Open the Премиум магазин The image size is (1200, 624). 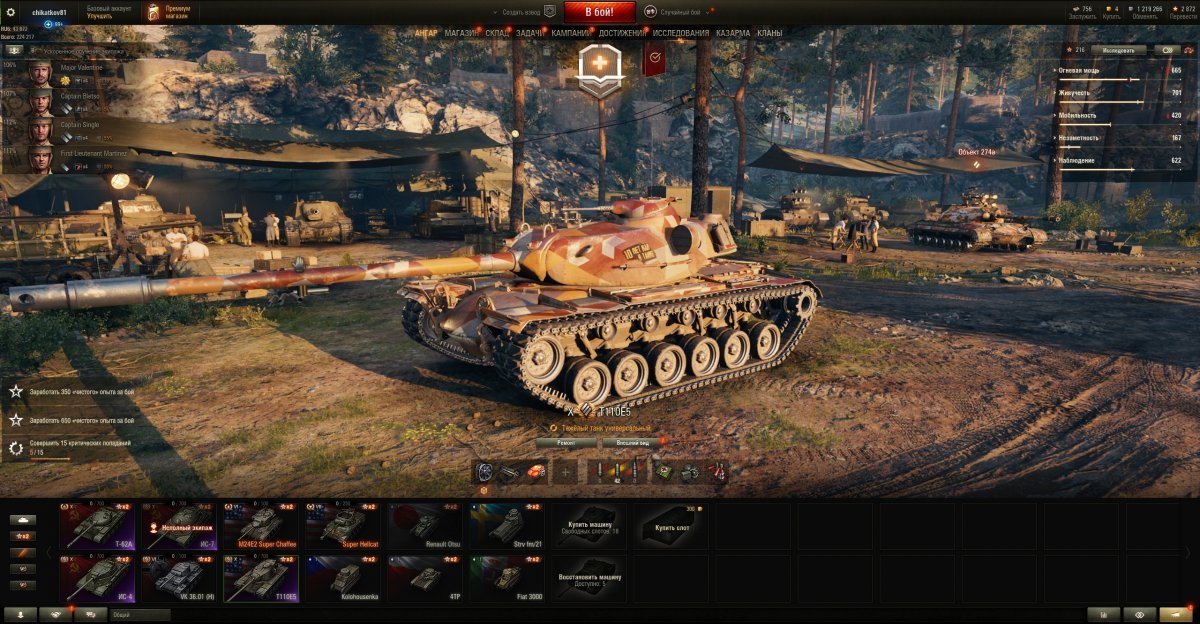(170, 12)
